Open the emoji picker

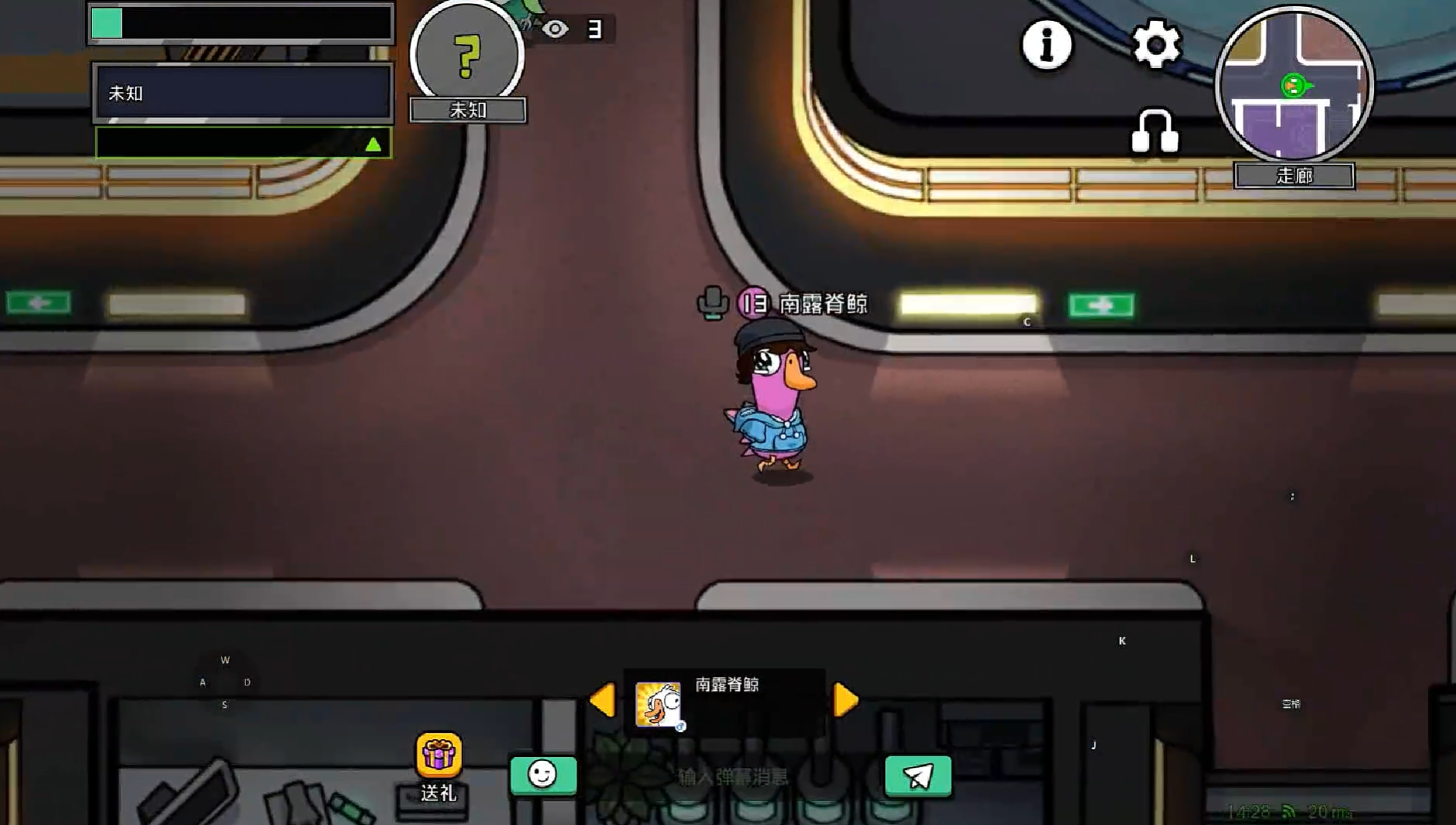coord(543,775)
